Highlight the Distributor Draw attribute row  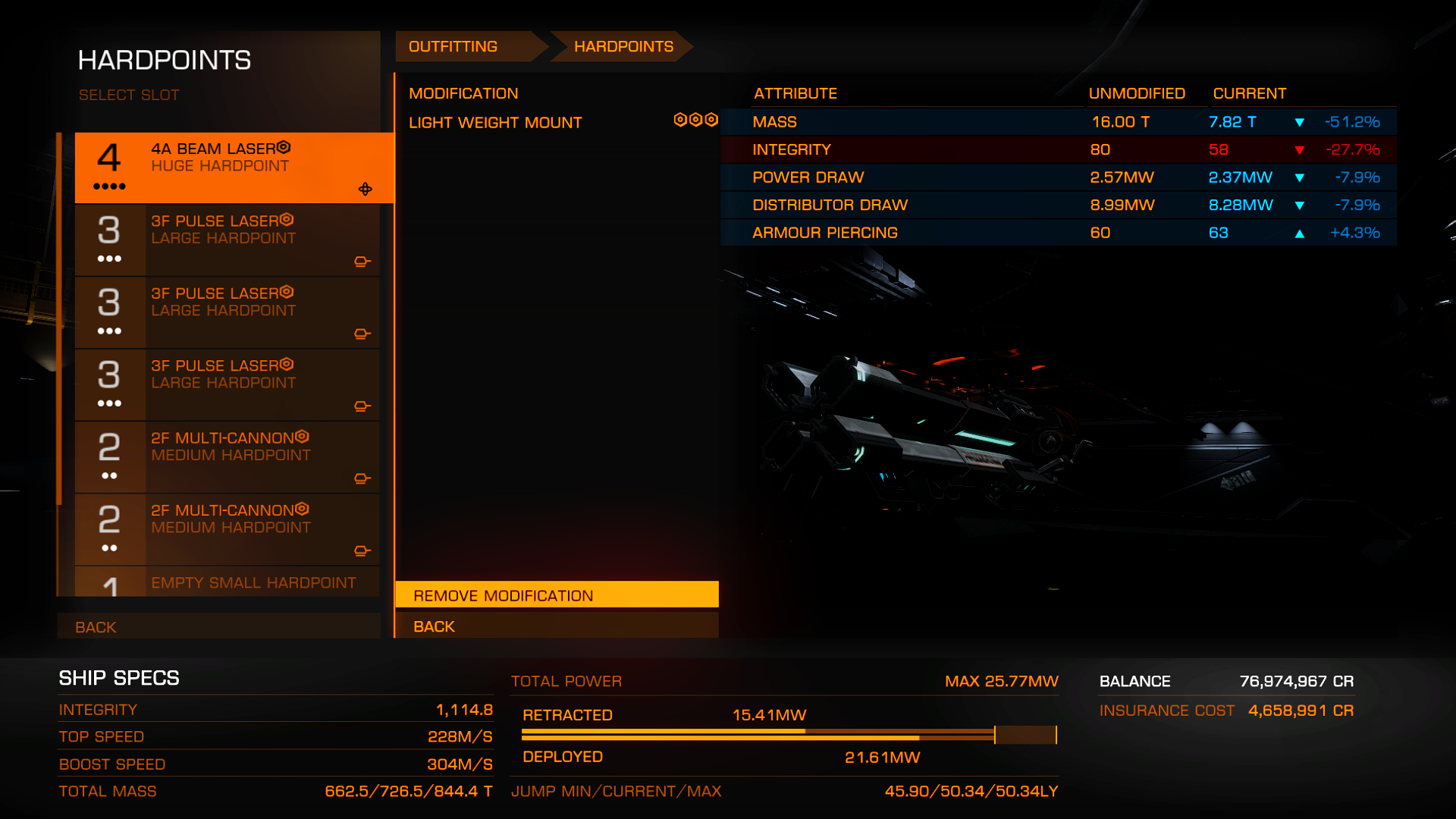point(1058,206)
